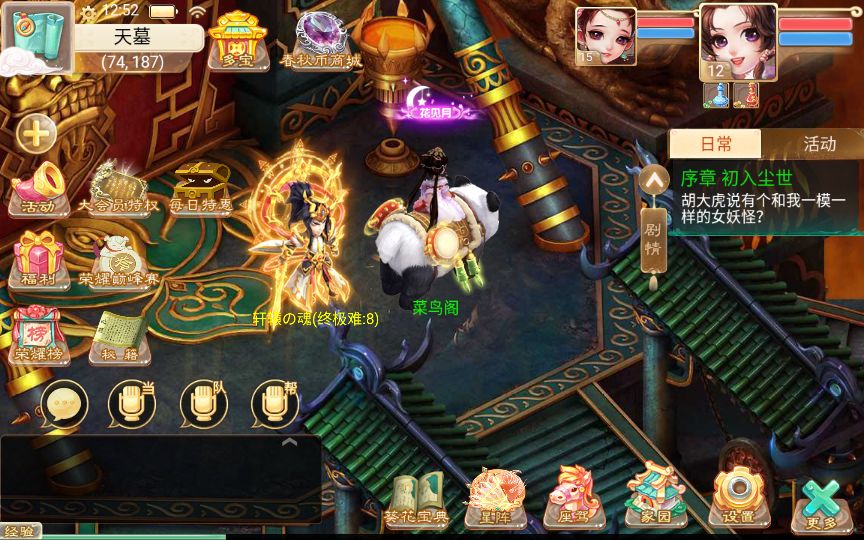This screenshot has width=864, height=540.
Task: Open the chat bubble button
Action: coord(64,404)
